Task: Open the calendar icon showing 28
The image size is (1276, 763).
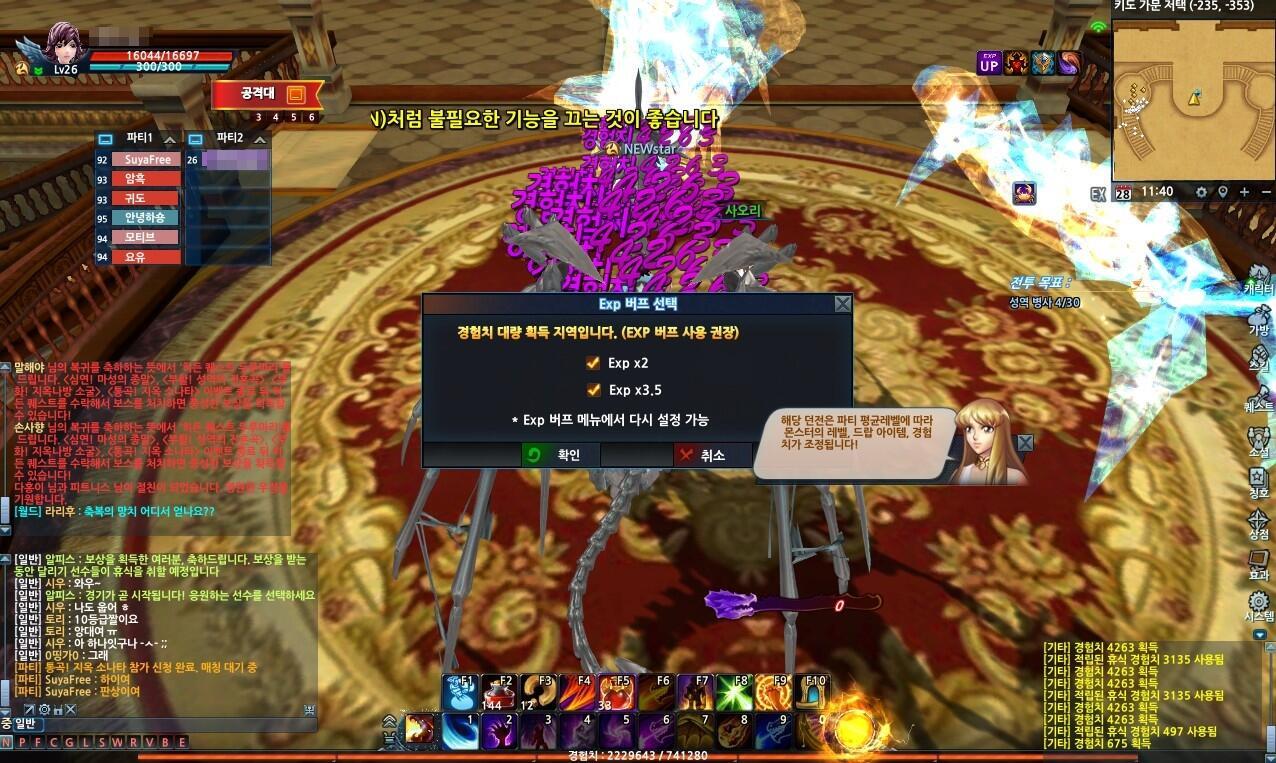Action: click(1123, 192)
